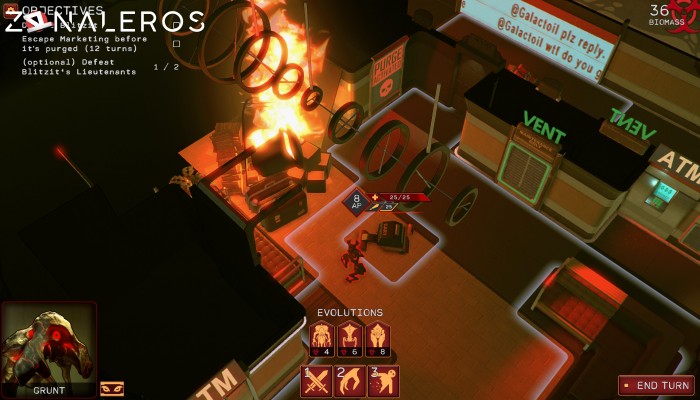Viewport: 700px width, 400px height.
Task: Toggle the eyes icon beside the portrait
Action: click(112, 388)
